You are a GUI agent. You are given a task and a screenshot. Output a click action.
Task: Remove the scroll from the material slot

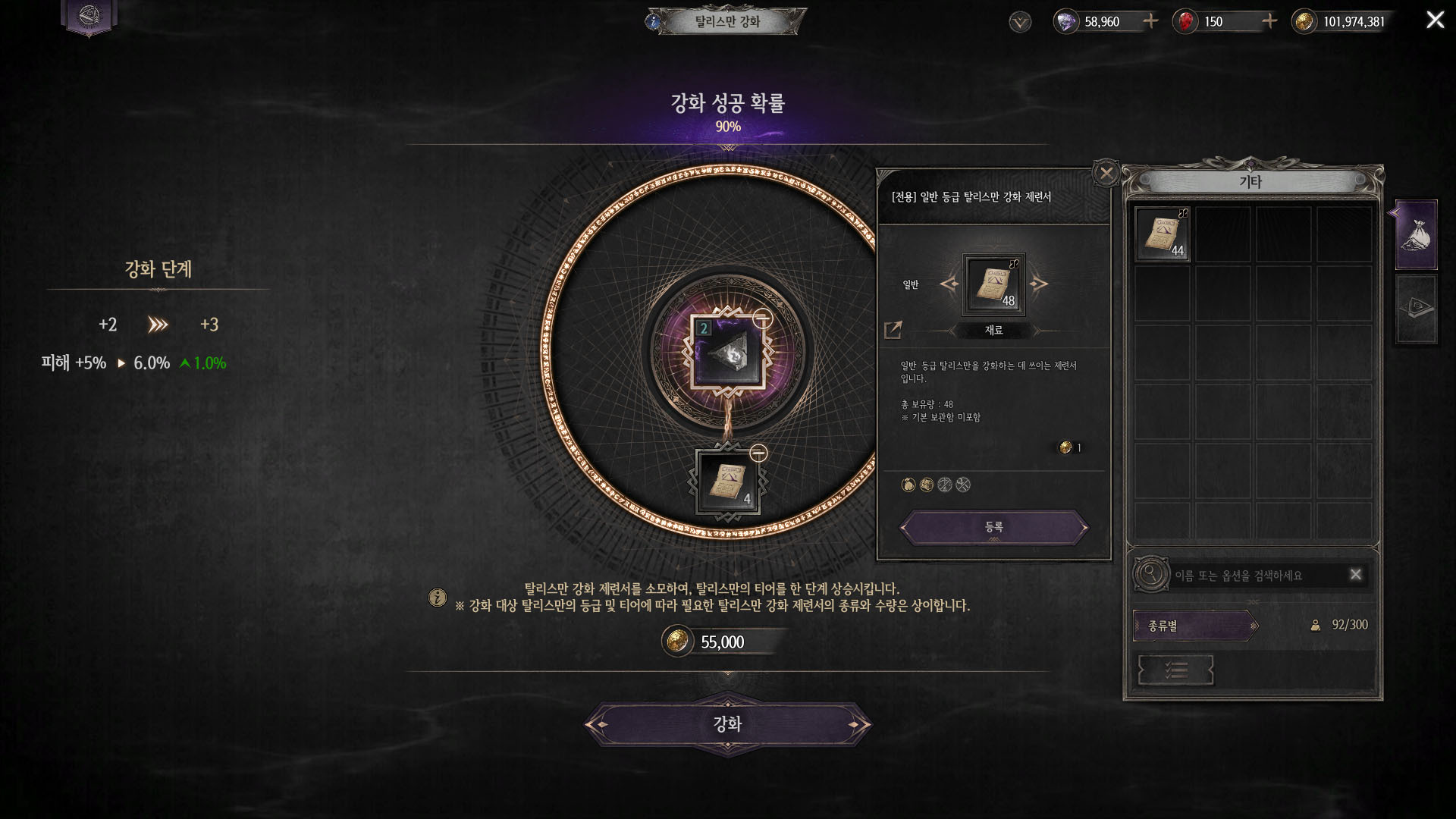pos(758,453)
